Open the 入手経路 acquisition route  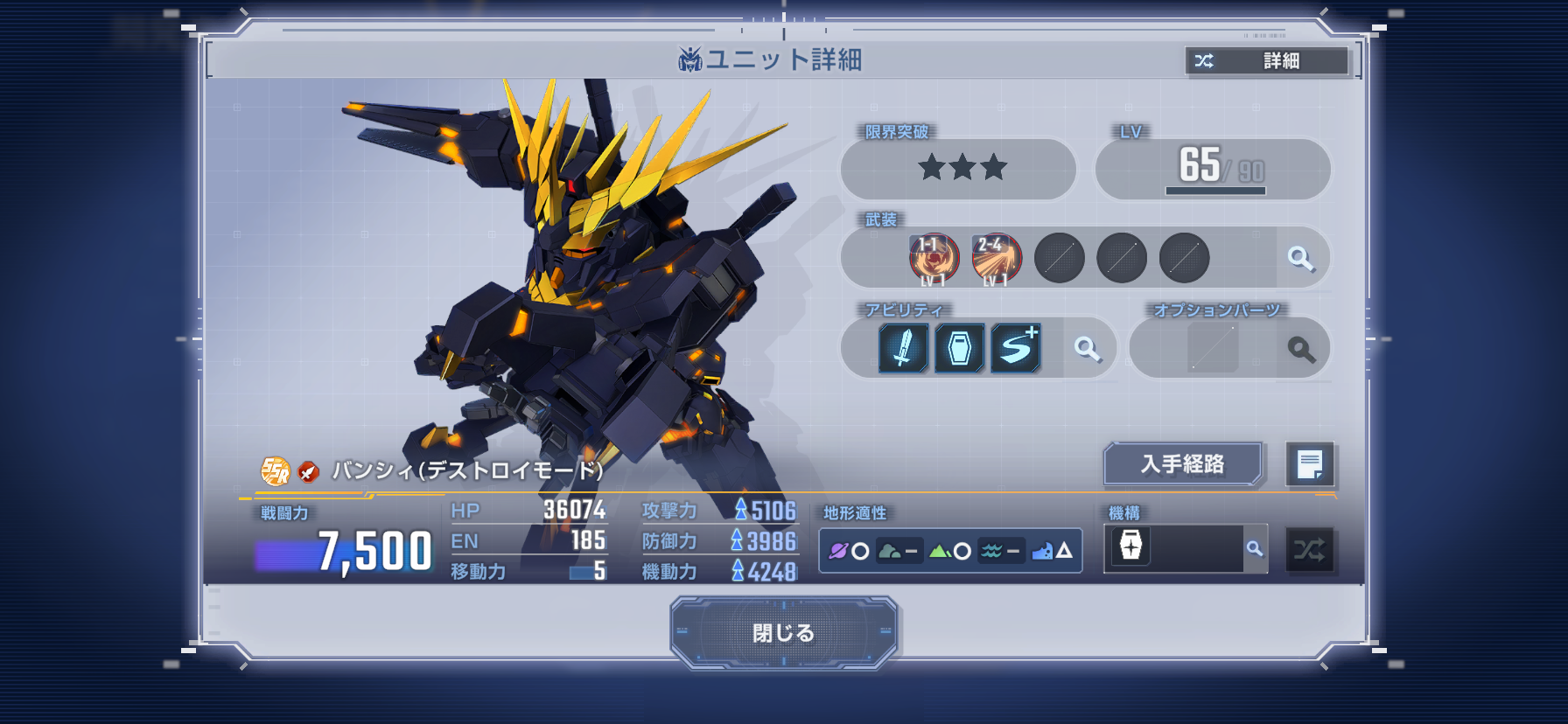point(1182,463)
